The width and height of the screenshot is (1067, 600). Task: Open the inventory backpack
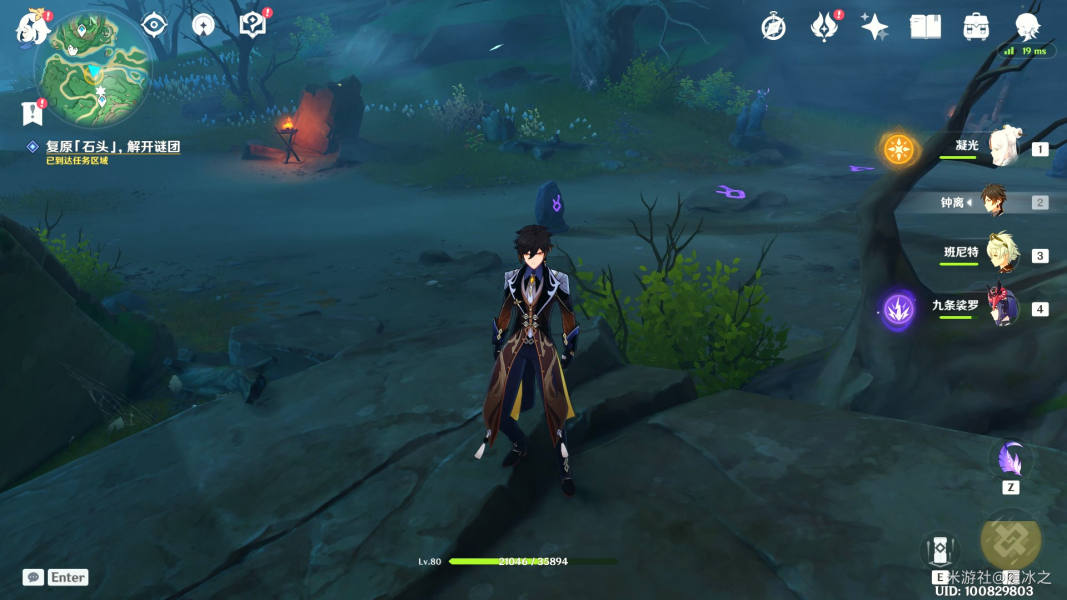[x=976, y=27]
